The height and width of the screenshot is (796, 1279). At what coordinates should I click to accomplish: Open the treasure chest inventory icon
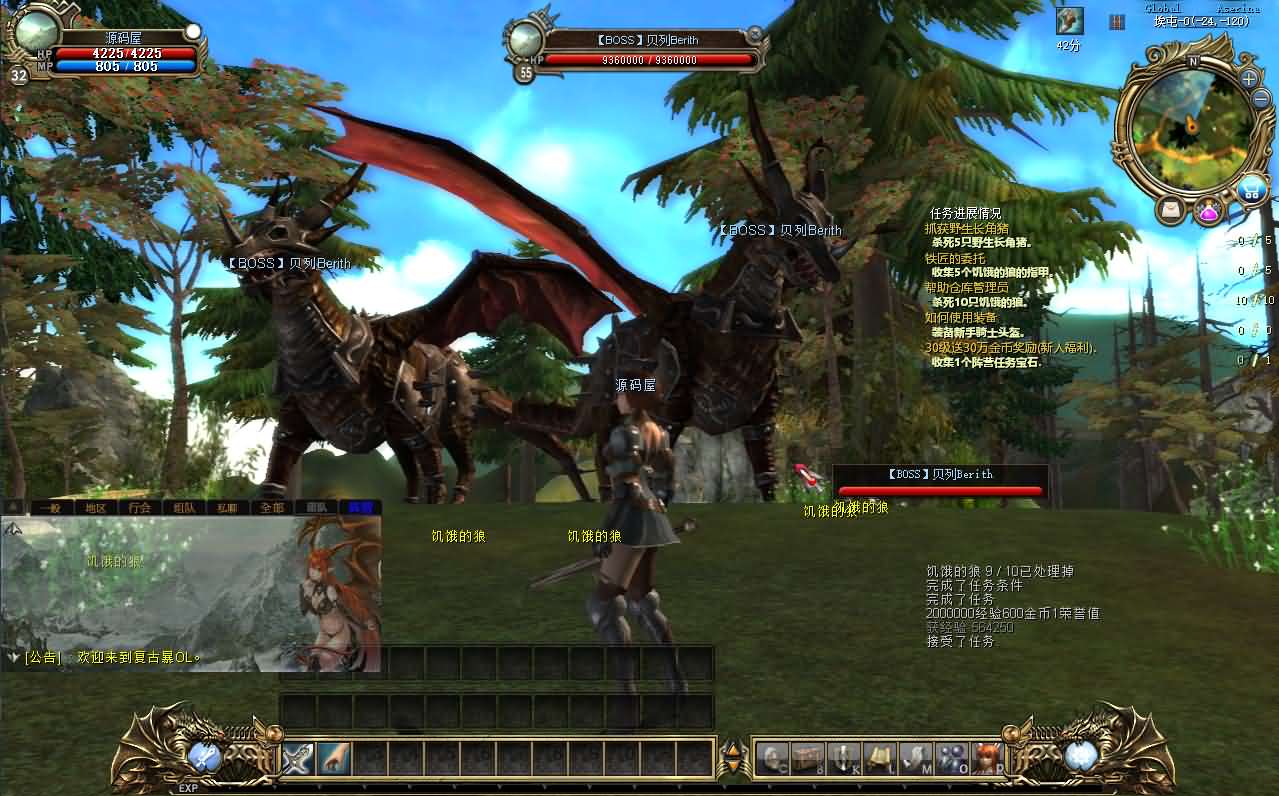click(x=806, y=759)
